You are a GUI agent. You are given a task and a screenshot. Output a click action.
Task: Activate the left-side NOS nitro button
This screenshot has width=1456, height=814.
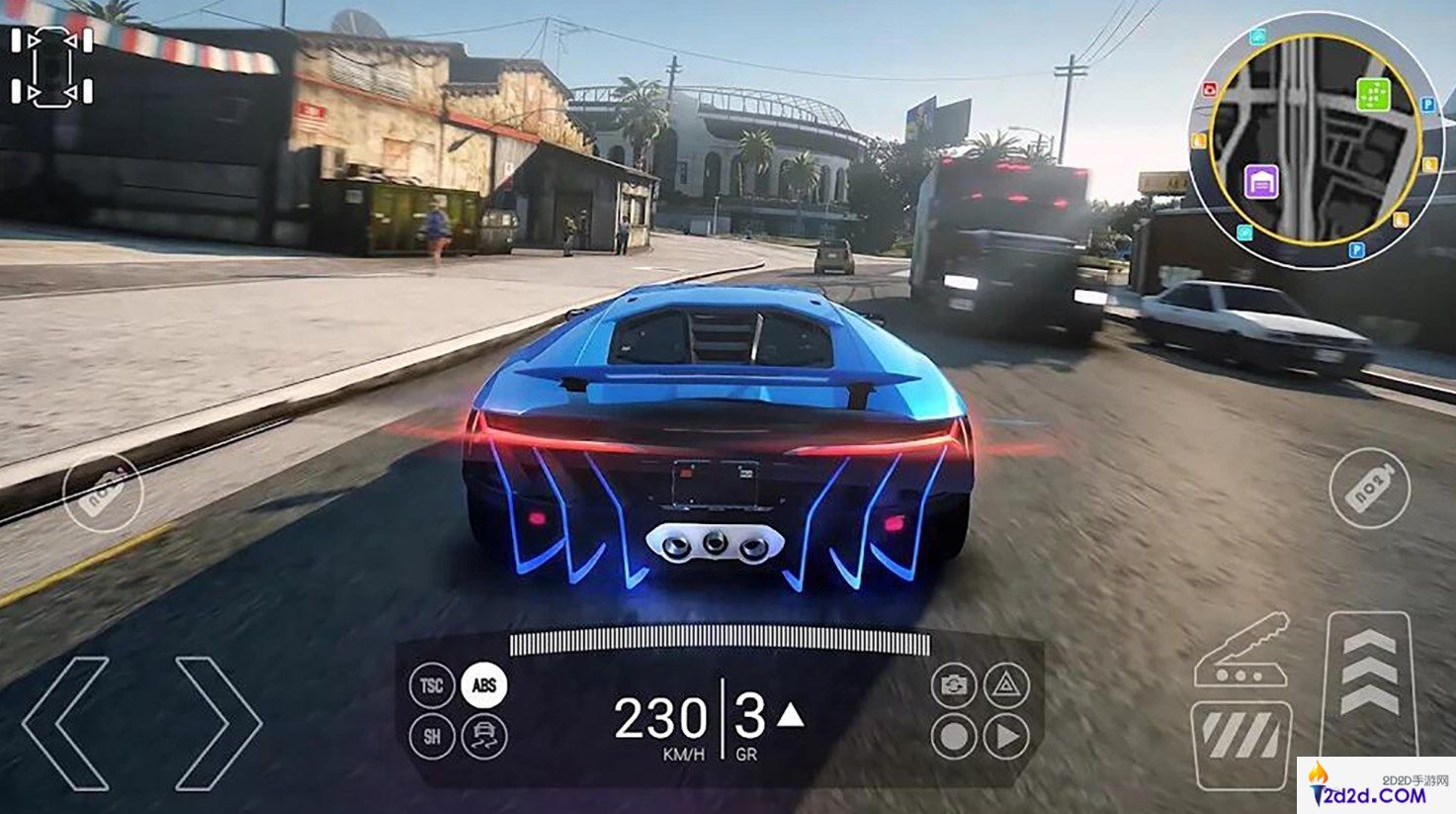103,493
